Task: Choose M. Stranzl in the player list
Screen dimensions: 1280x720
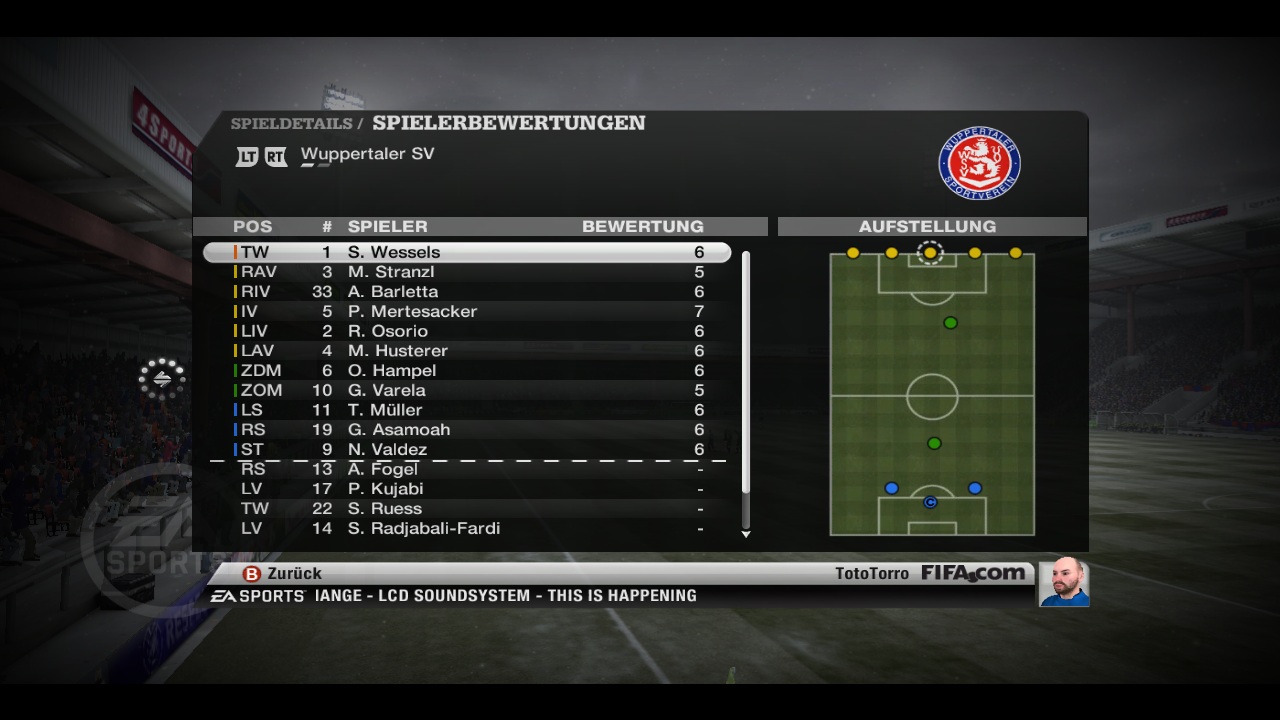Action: tap(467, 272)
